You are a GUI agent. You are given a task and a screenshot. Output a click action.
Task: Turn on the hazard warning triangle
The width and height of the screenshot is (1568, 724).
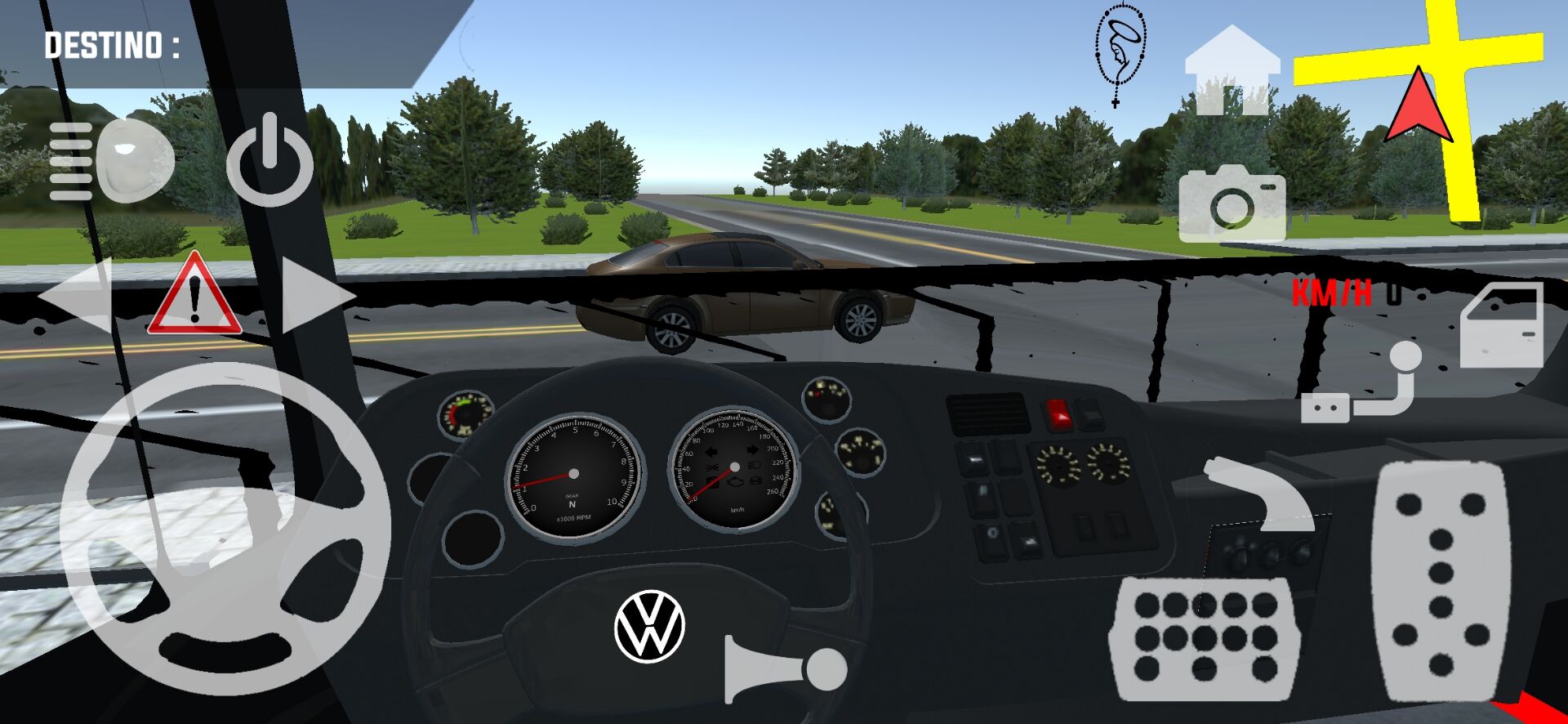click(194, 295)
